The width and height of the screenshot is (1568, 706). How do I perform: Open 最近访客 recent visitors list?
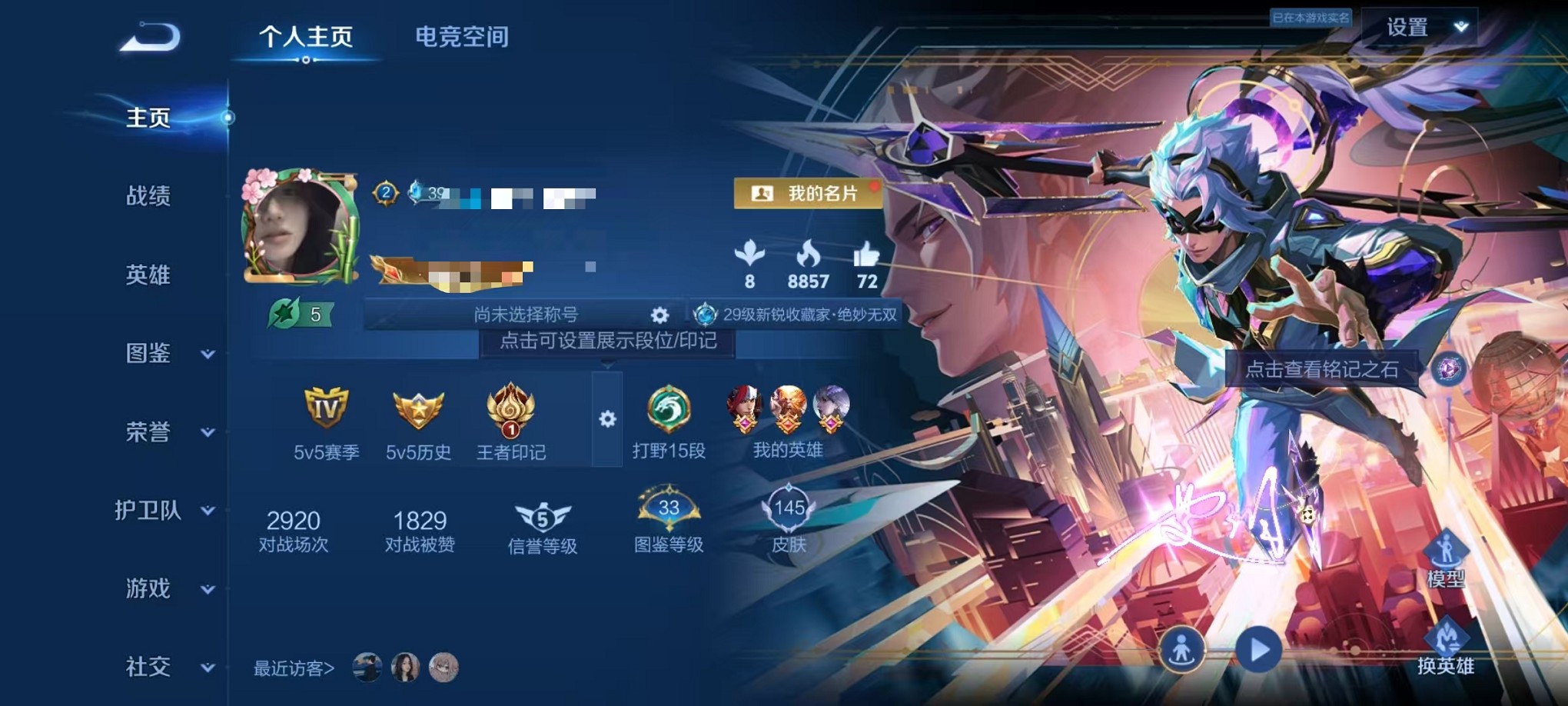click(x=292, y=668)
